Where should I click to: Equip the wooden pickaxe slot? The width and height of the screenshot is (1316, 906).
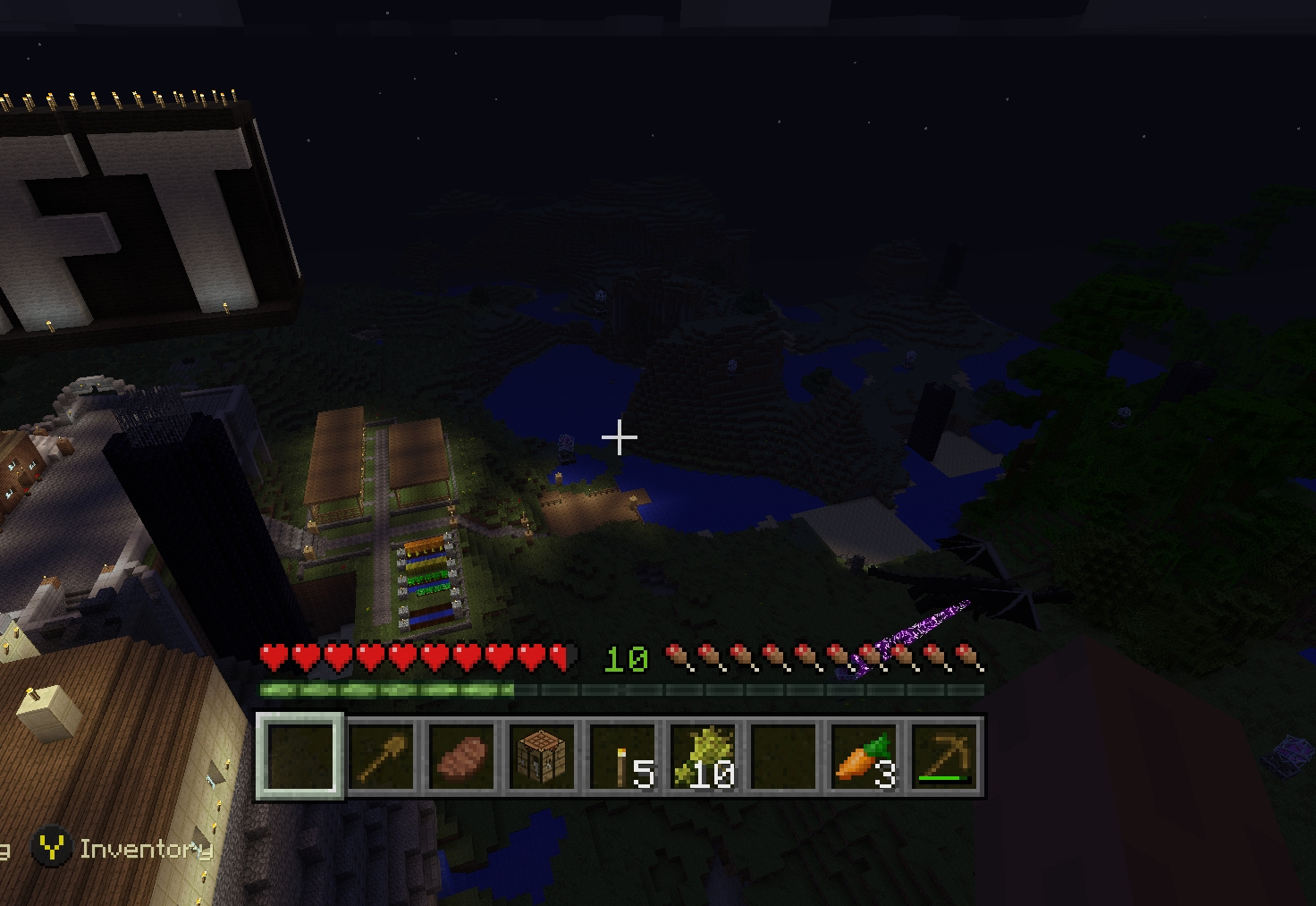pyautogui.click(x=944, y=757)
